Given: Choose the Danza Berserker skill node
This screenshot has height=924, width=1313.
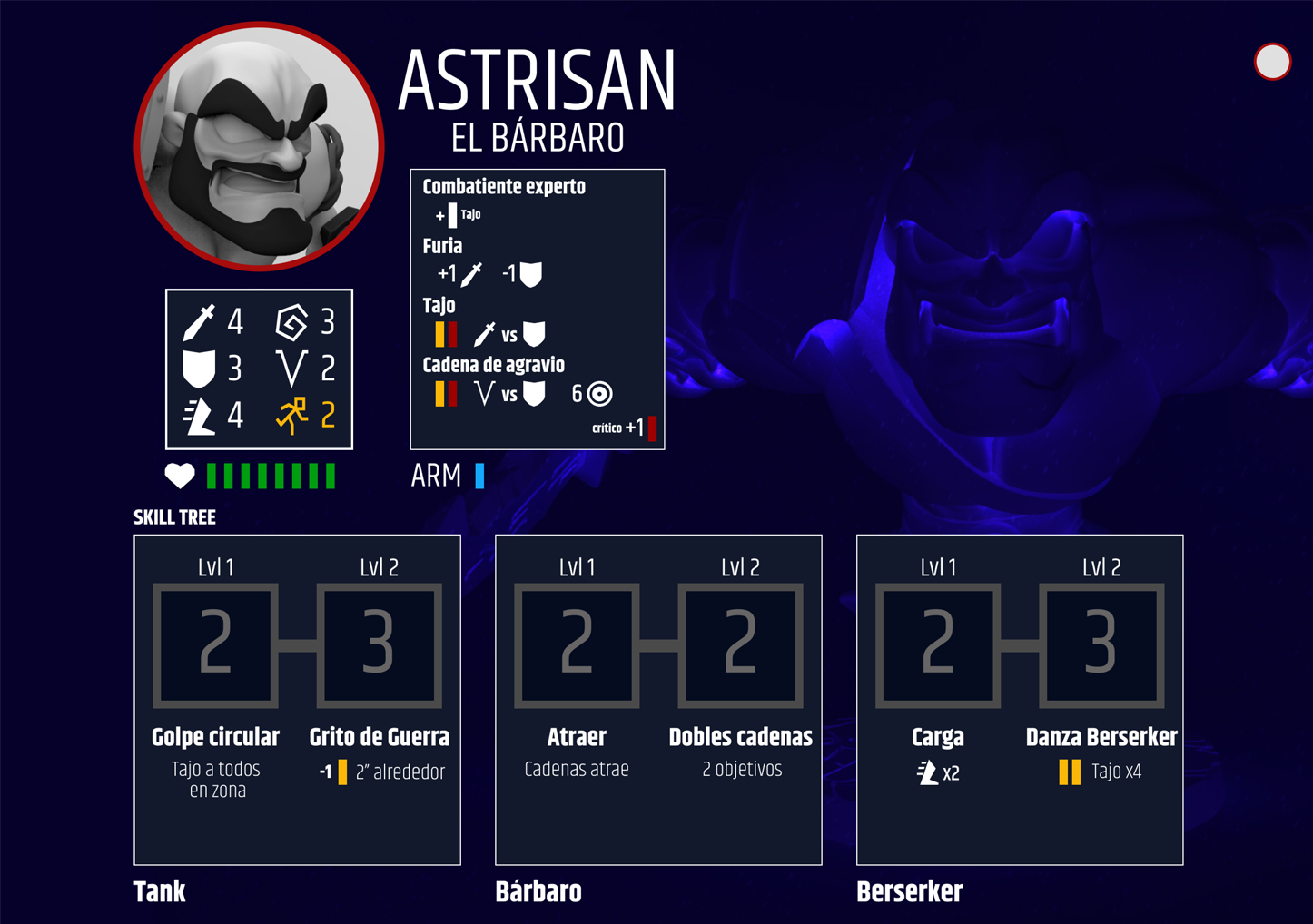Looking at the screenshot, I should click(1101, 645).
